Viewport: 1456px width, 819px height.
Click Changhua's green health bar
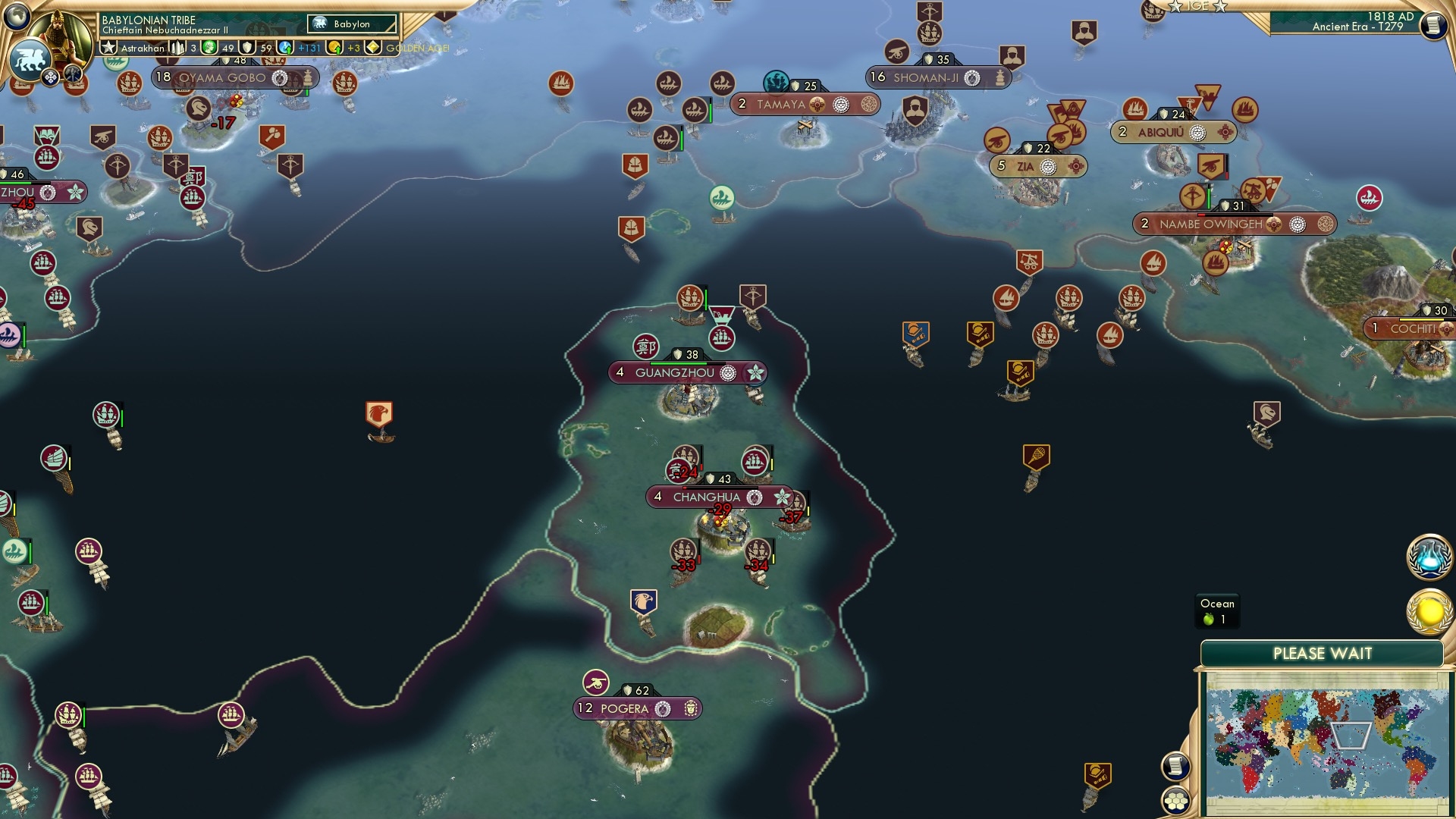click(x=719, y=487)
